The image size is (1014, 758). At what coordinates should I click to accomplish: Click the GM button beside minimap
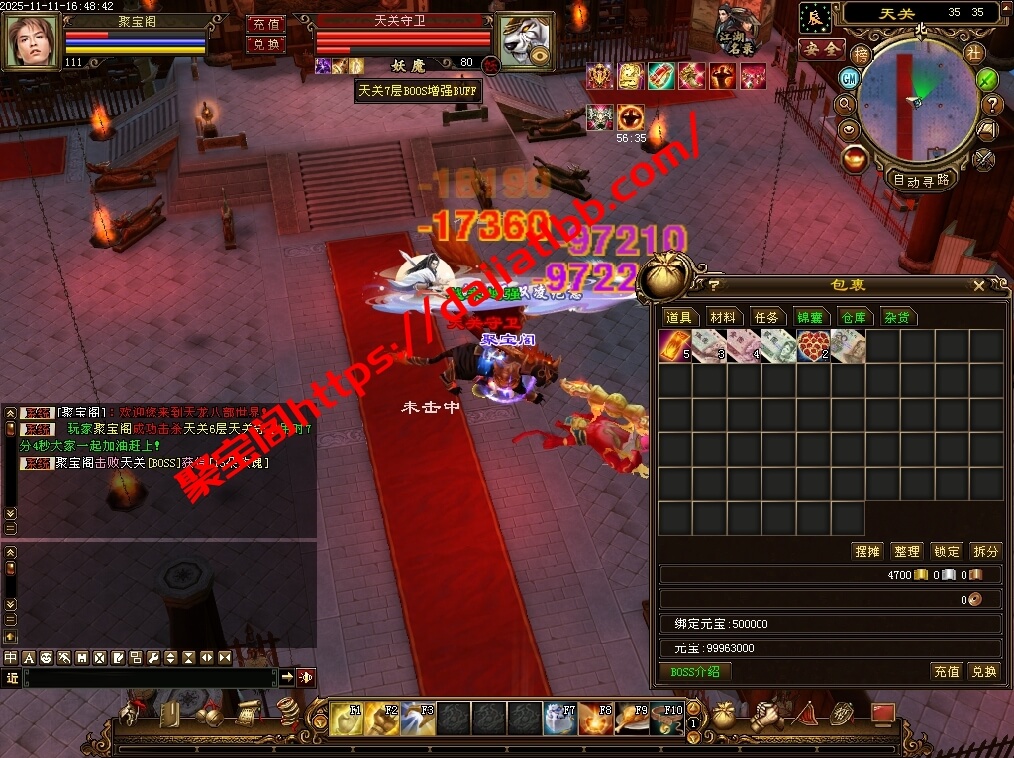pos(849,78)
